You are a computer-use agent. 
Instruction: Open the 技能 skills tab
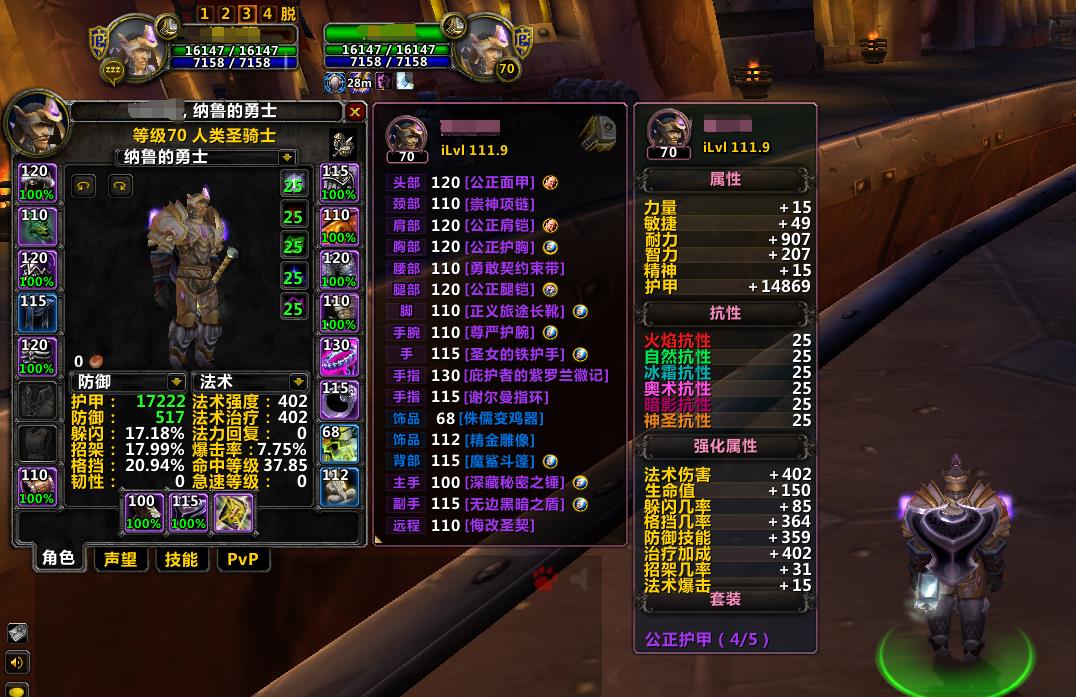pos(181,559)
